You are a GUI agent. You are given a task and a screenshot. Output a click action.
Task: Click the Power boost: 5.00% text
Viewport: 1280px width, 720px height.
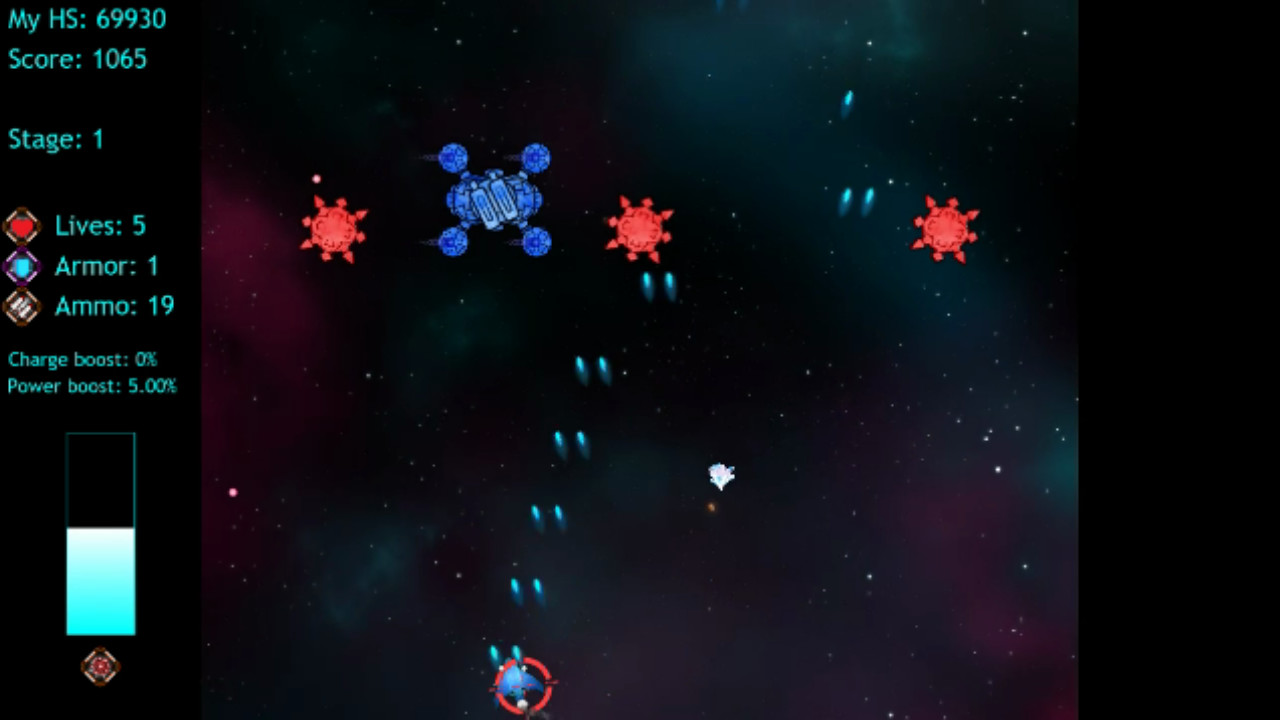coord(91,386)
